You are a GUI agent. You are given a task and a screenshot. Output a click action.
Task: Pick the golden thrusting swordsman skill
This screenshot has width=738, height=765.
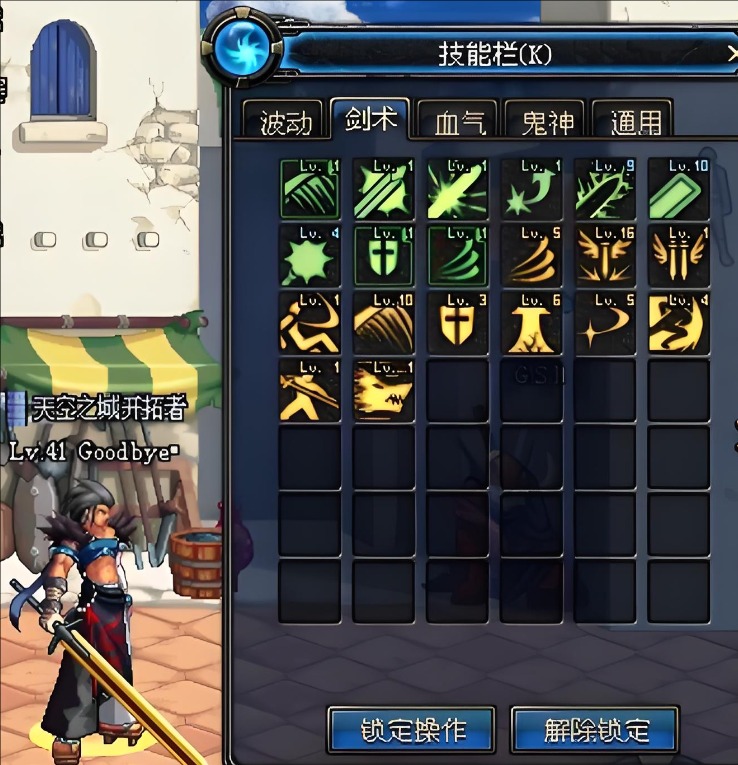pos(310,390)
